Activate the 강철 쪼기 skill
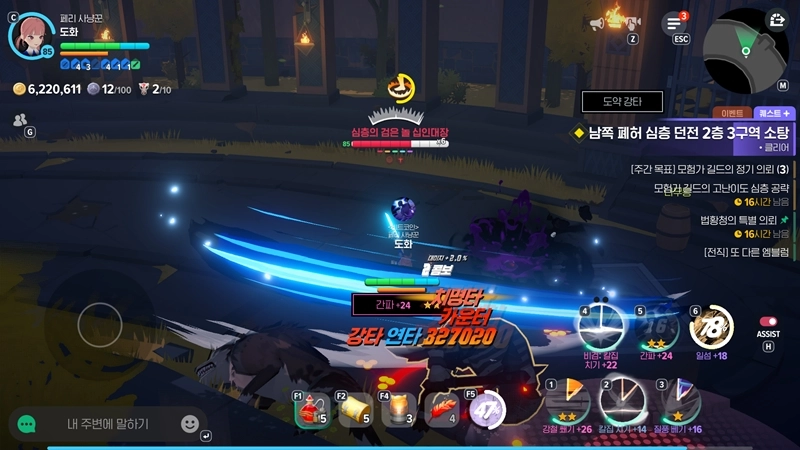 pyautogui.click(x=565, y=402)
